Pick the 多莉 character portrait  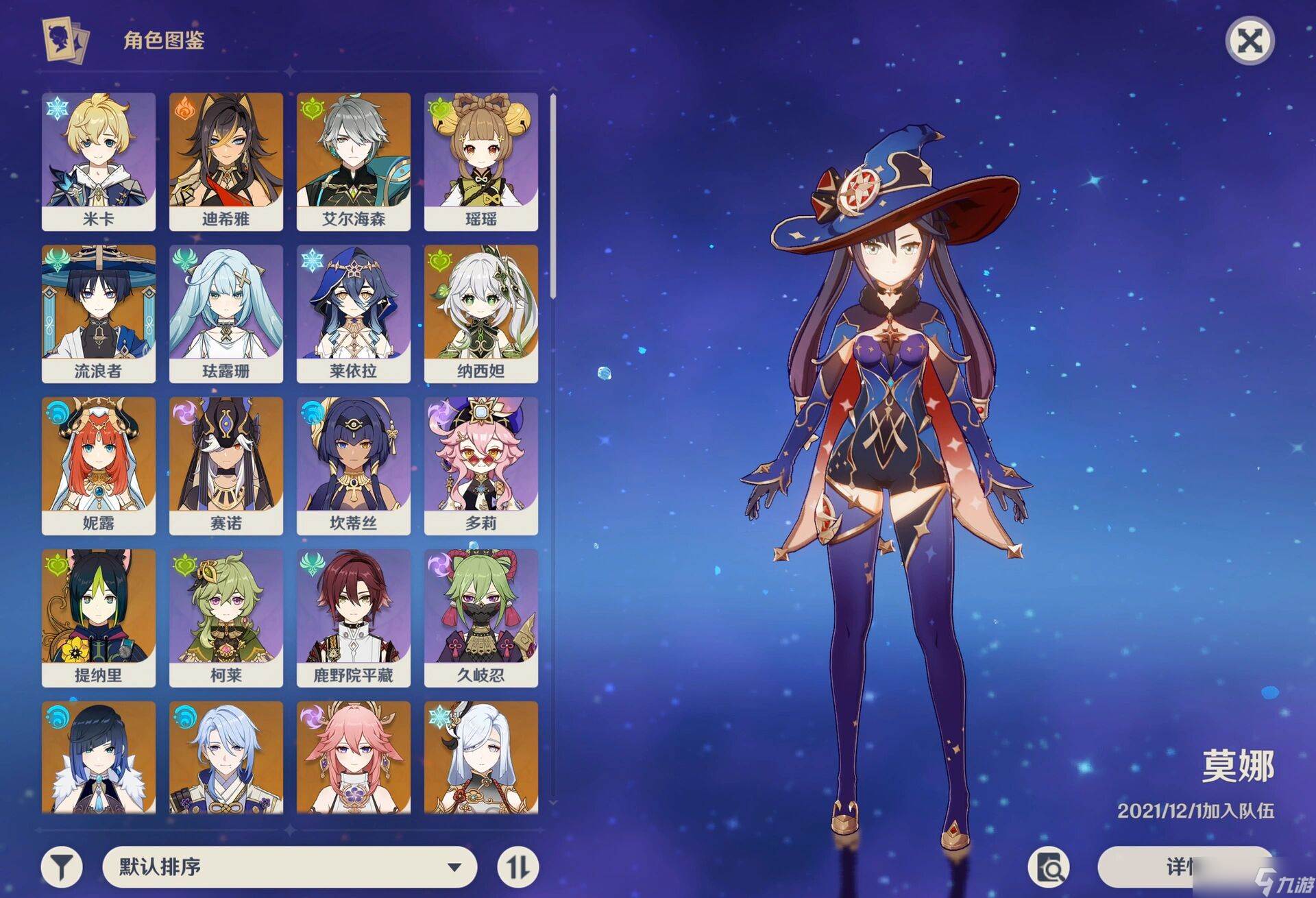coord(481,465)
